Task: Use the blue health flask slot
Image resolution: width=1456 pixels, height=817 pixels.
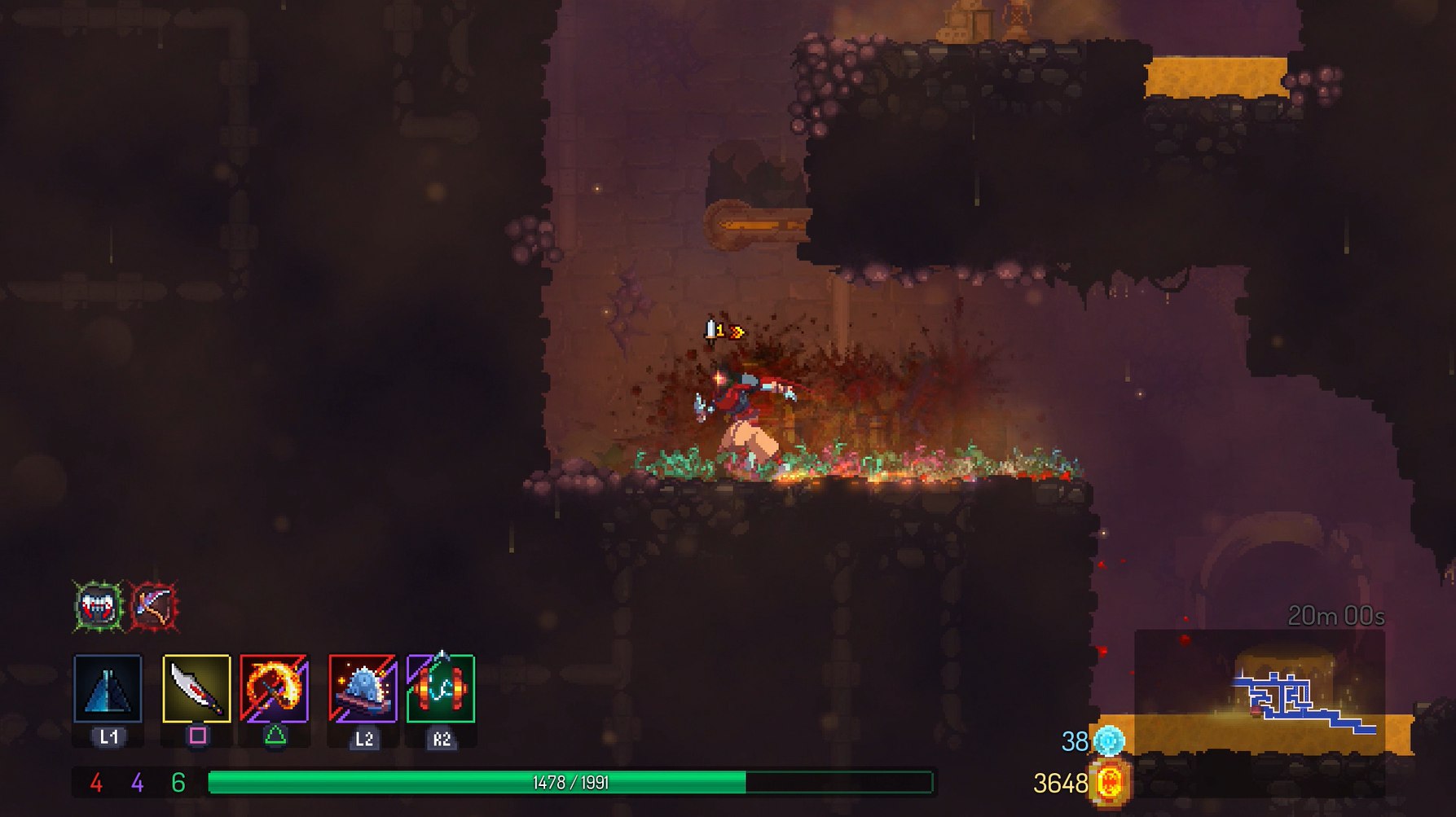Action: [x=108, y=689]
